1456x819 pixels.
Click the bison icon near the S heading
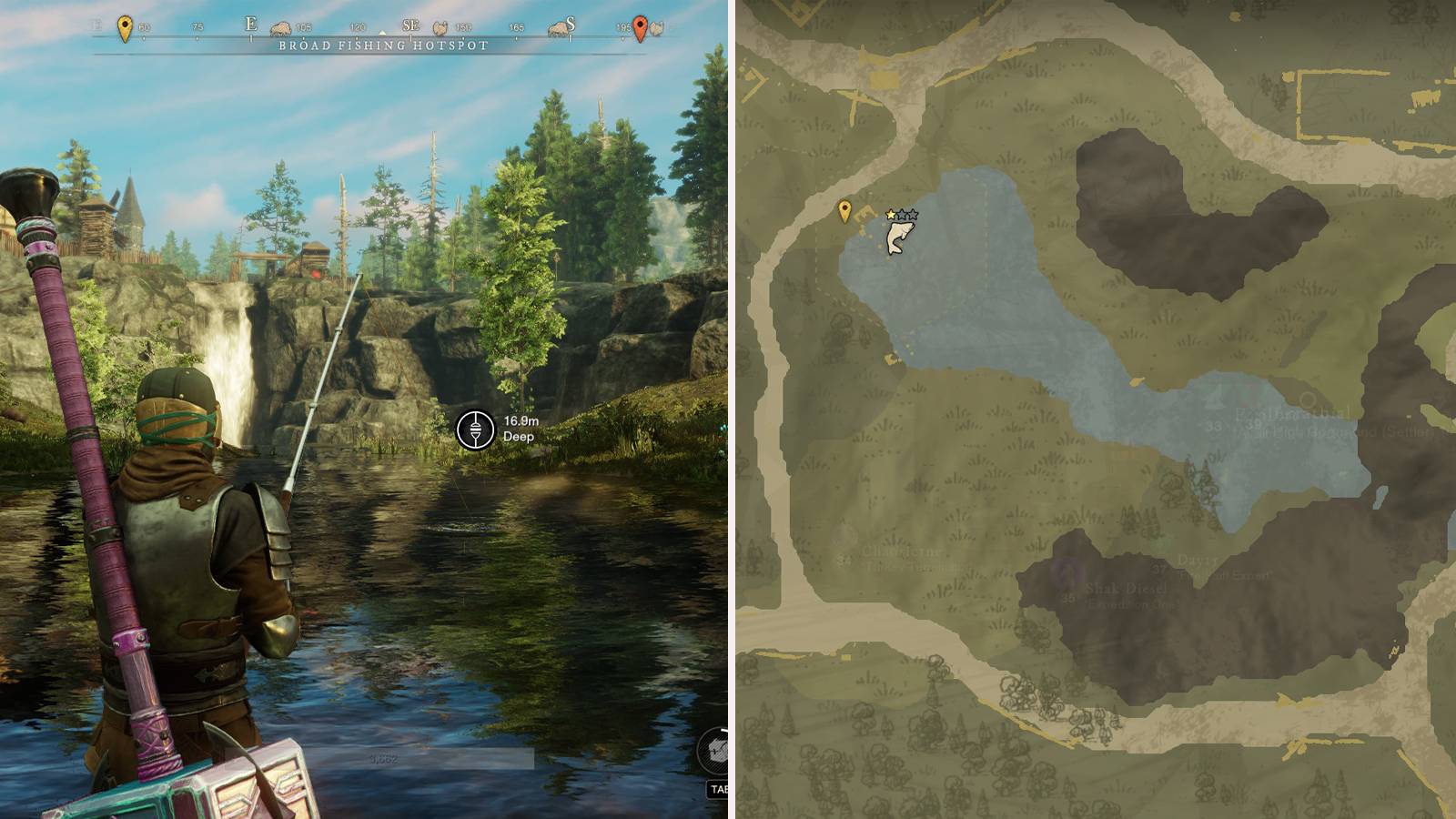(555, 29)
